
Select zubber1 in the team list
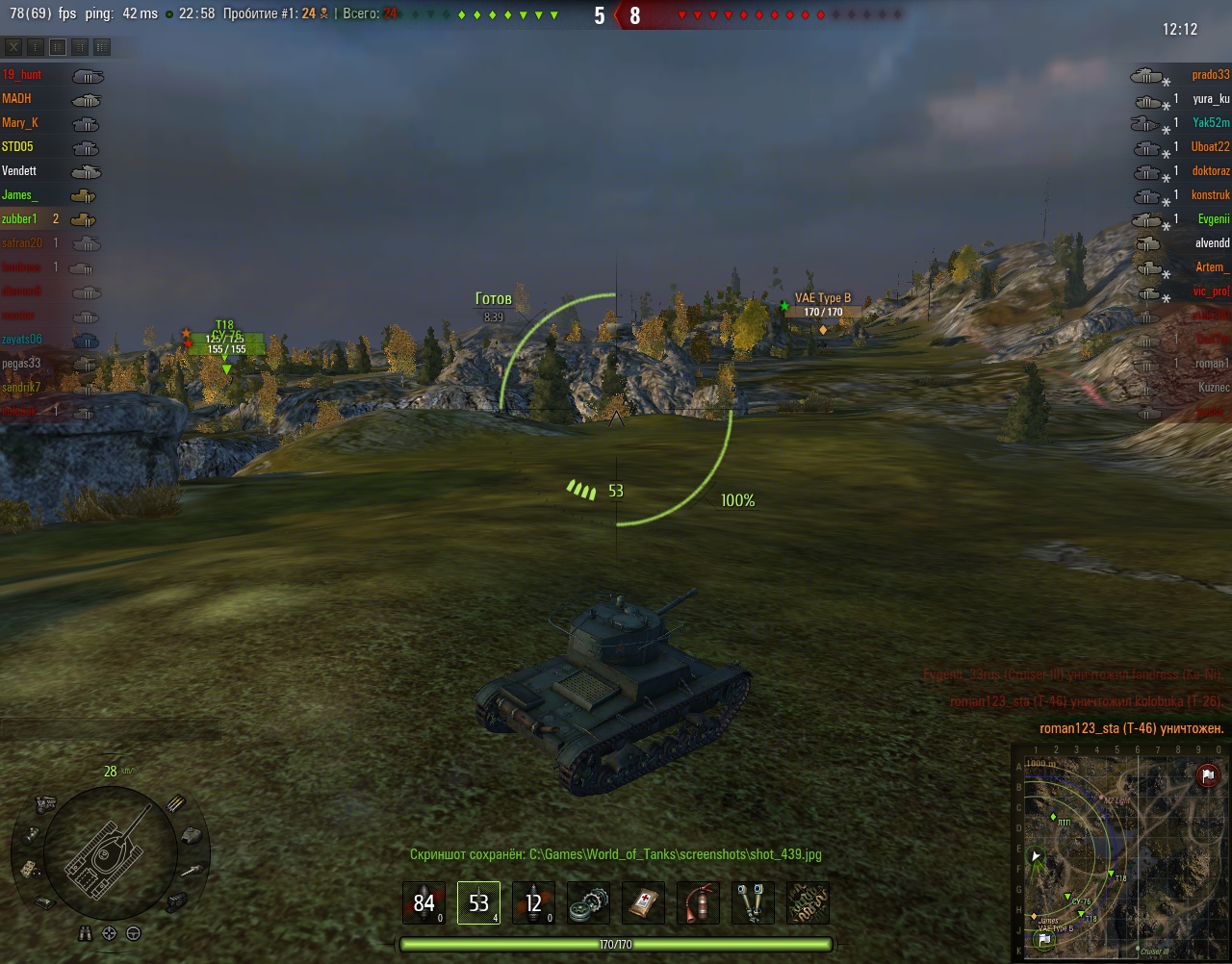(x=19, y=219)
